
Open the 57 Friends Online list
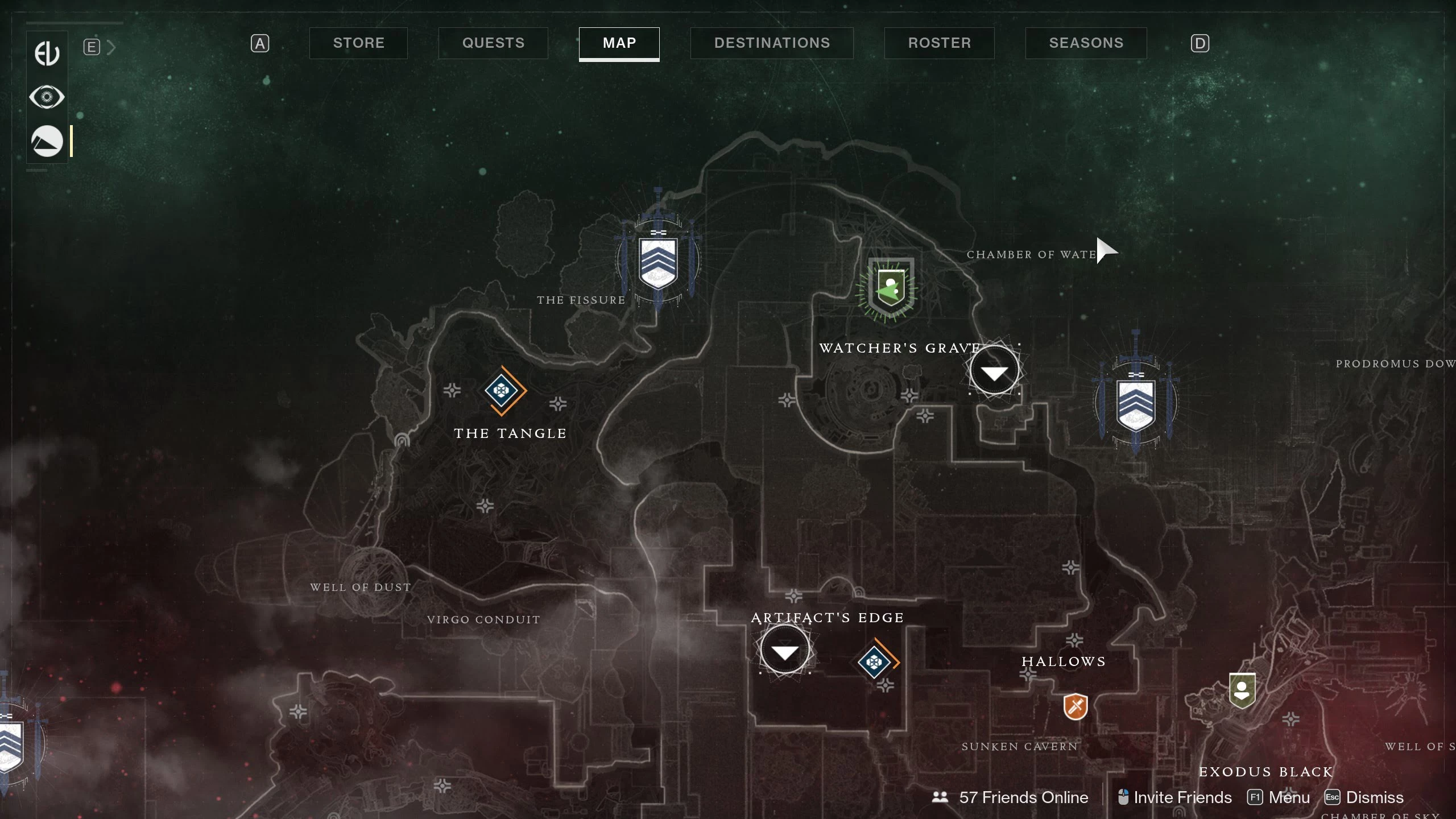(x=1011, y=797)
